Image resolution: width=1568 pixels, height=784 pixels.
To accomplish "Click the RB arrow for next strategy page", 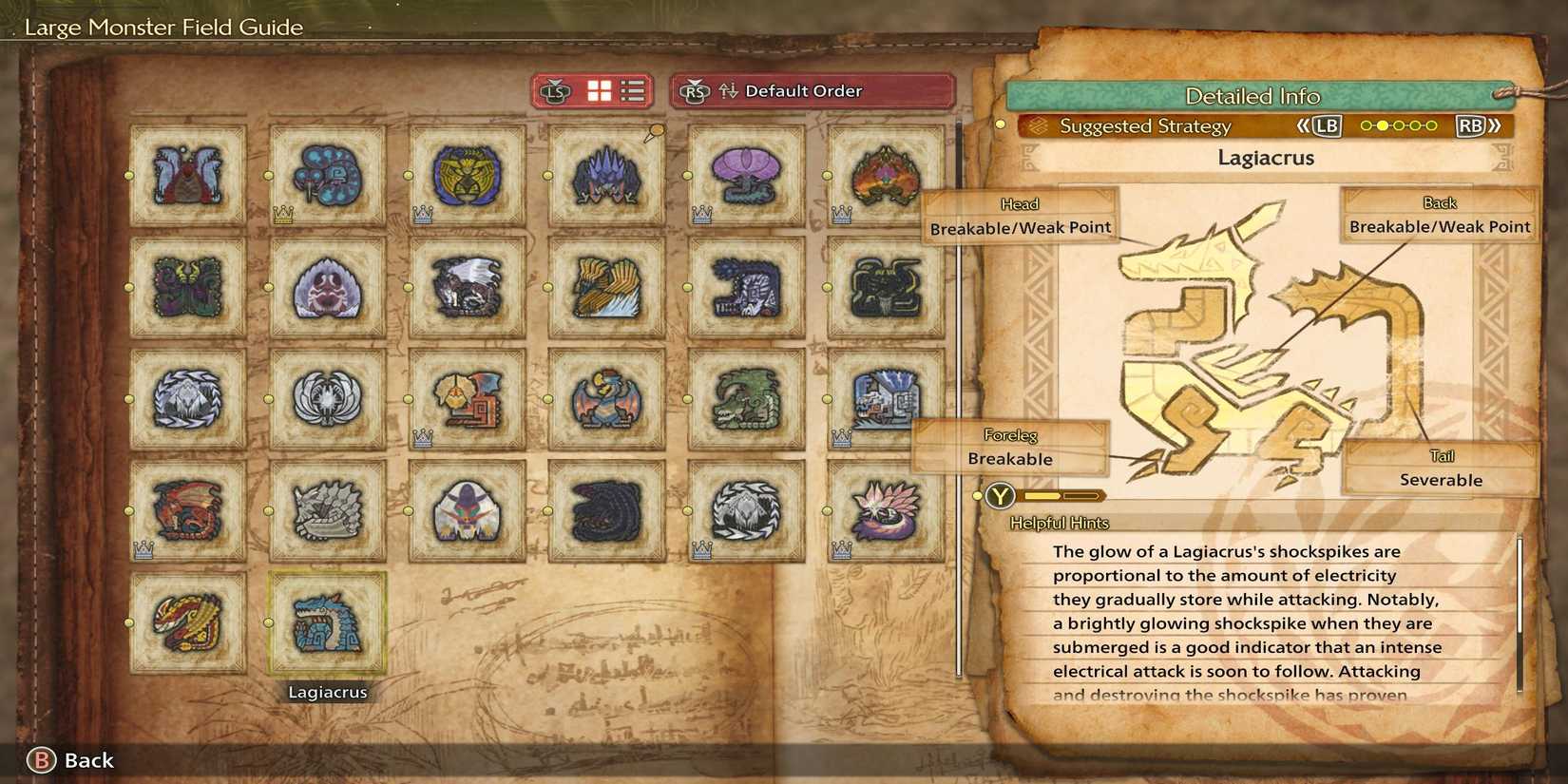I will 1469,124.
